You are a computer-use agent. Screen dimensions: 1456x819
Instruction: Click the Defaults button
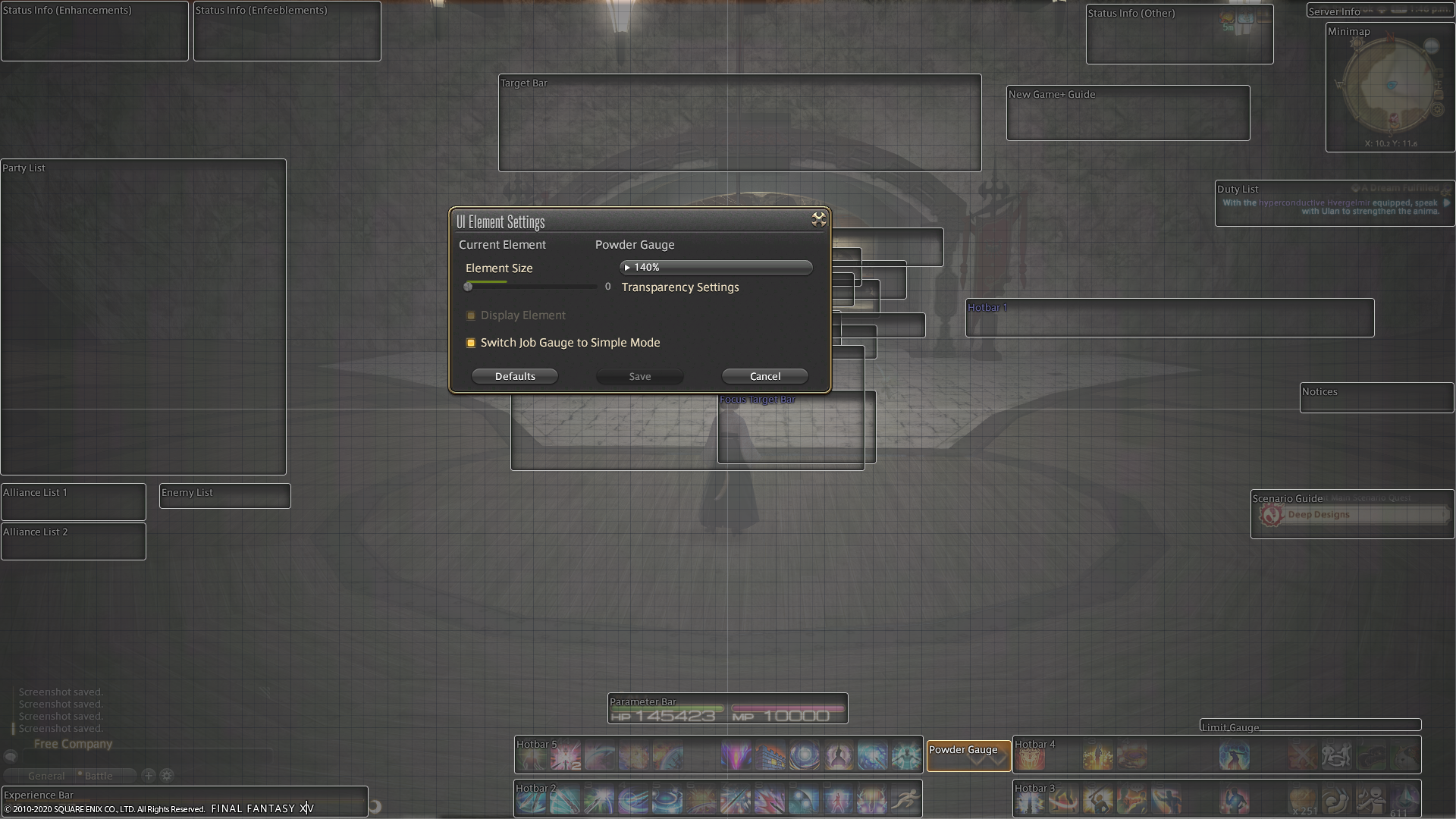pyautogui.click(x=514, y=375)
